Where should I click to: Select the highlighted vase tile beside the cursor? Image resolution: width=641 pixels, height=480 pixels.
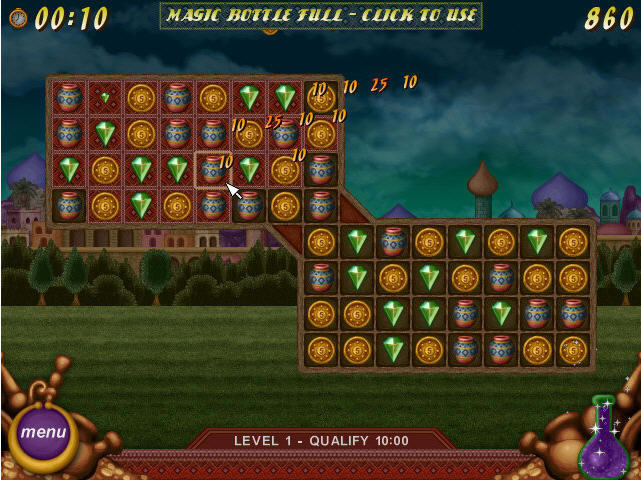(x=212, y=169)
